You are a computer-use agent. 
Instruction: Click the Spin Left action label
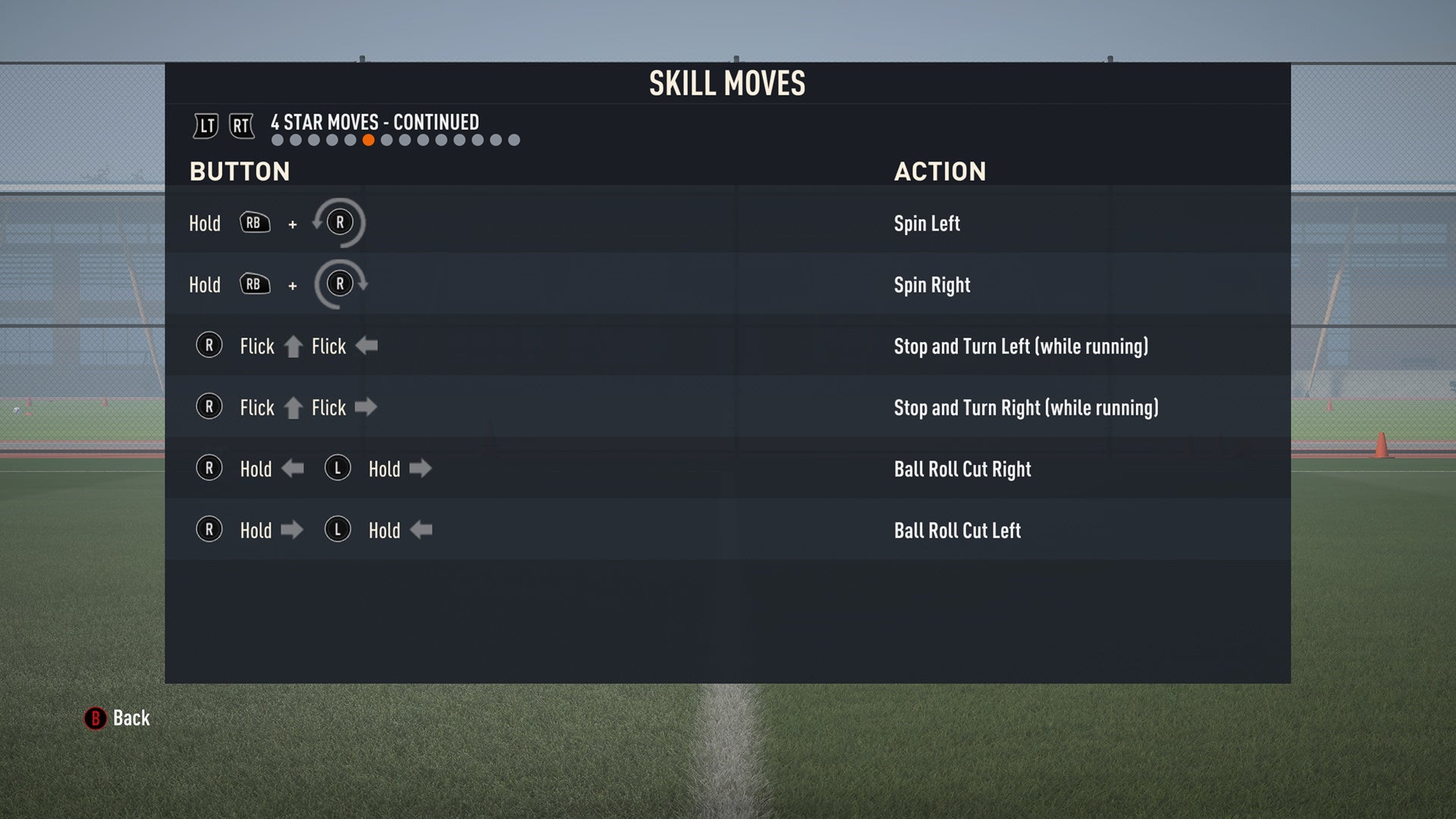927,223
